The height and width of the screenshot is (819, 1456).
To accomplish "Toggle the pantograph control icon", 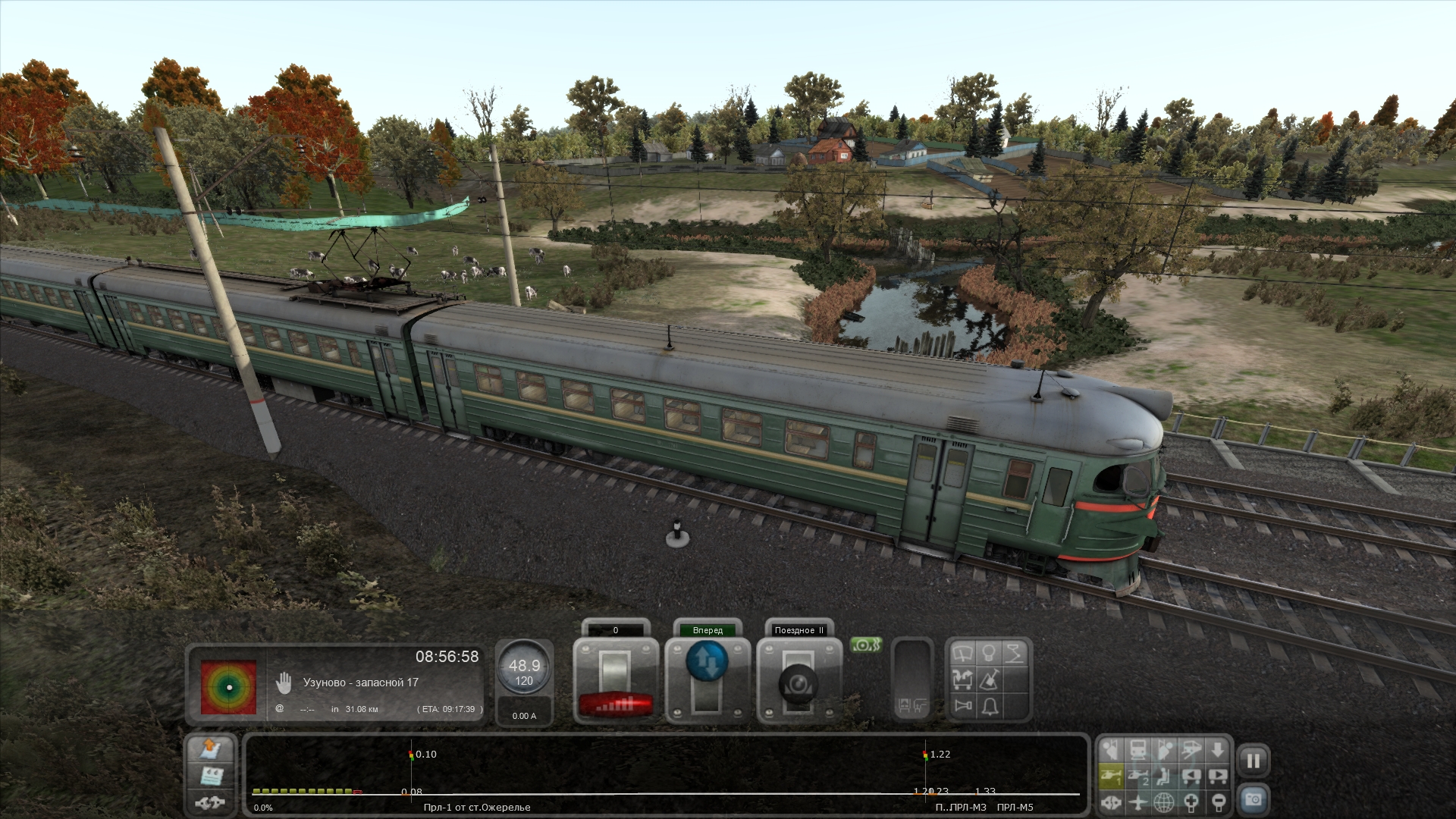I will pyautogui.click(x=1015, y=654).
